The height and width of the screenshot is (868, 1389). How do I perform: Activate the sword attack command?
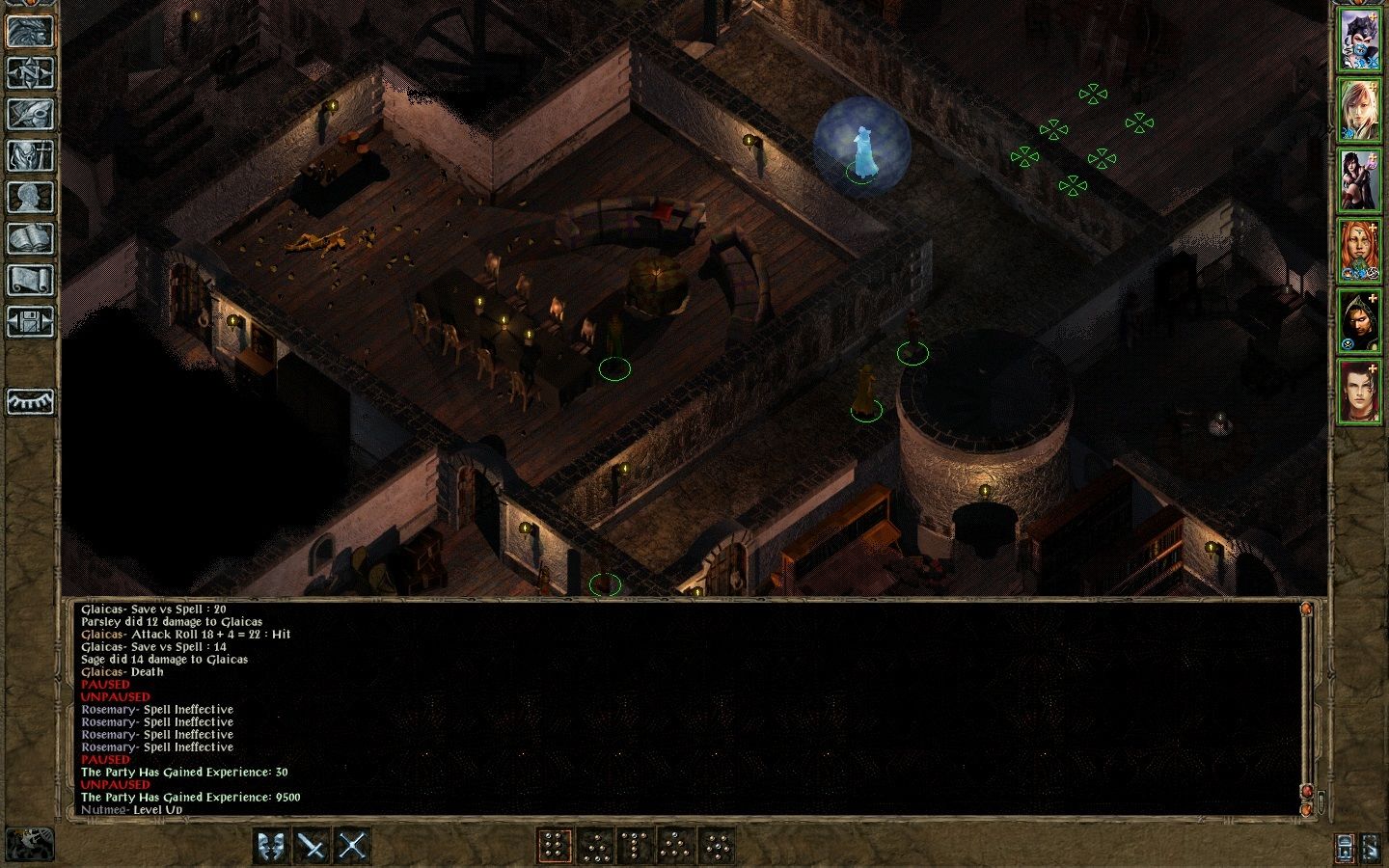pos(312,846)
